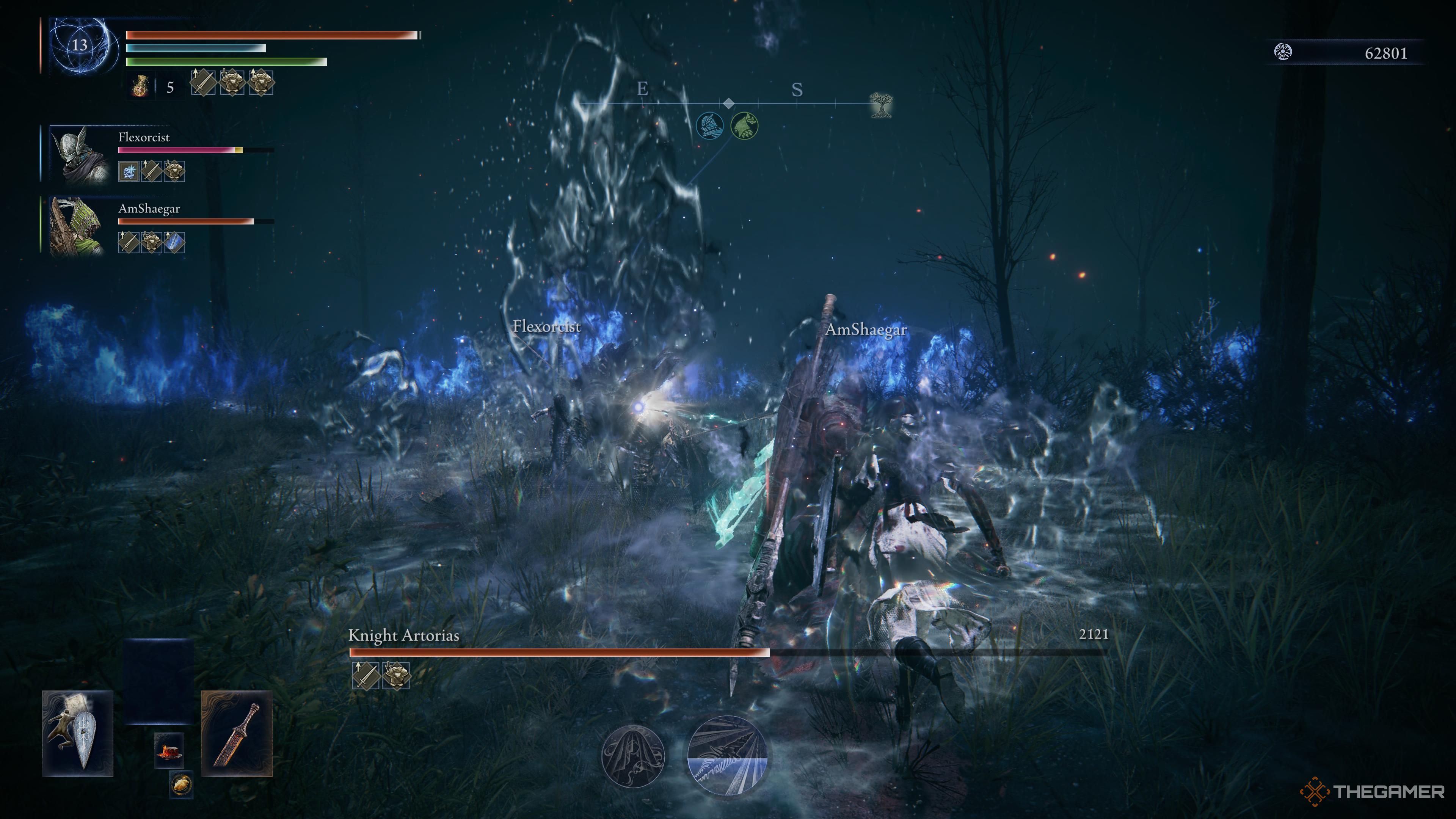
Task: Activate the hooded figure character skill
Action: click(x=633, y=756)
